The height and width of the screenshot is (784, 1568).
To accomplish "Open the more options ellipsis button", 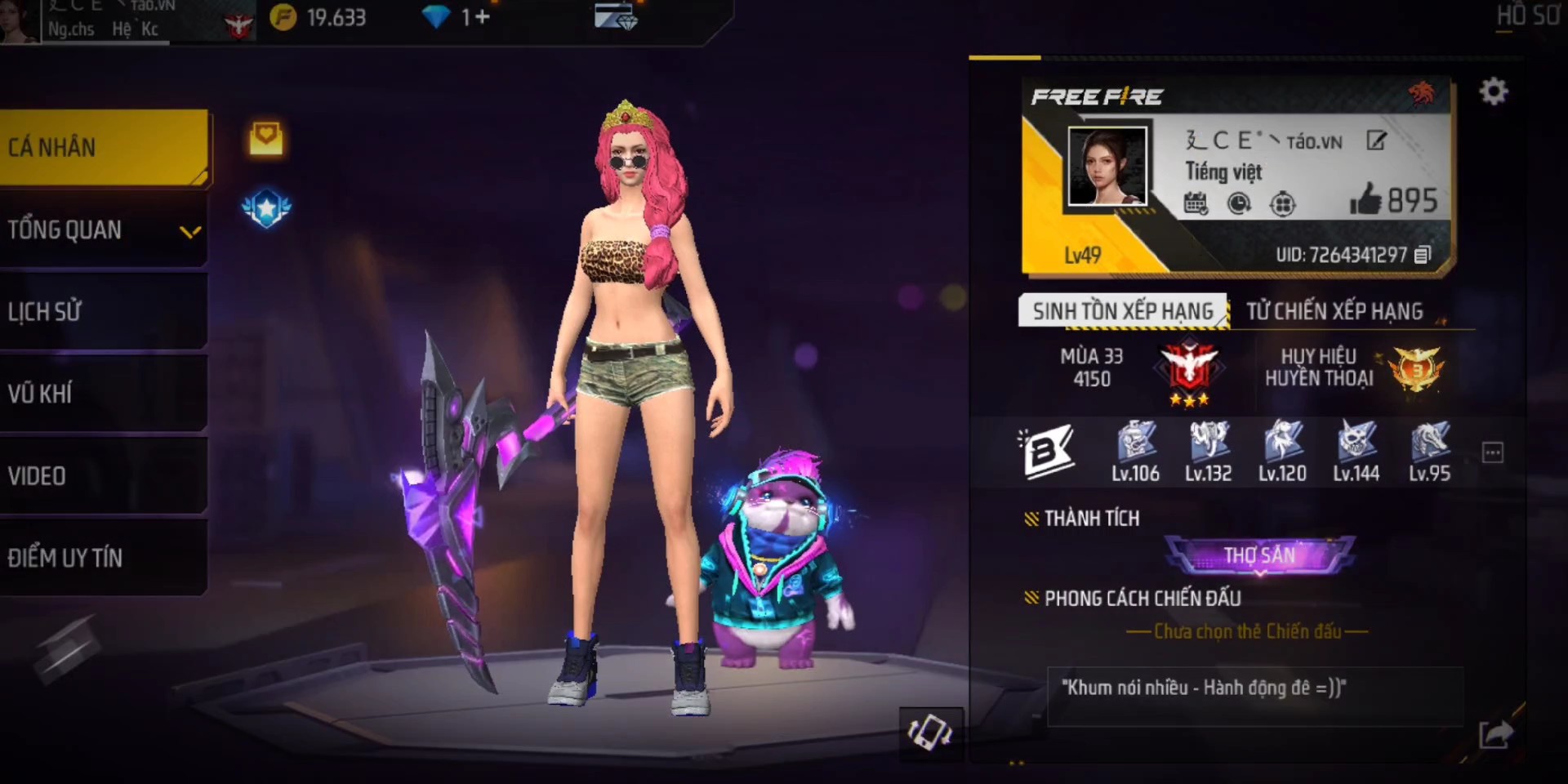I will (1492, 452).
